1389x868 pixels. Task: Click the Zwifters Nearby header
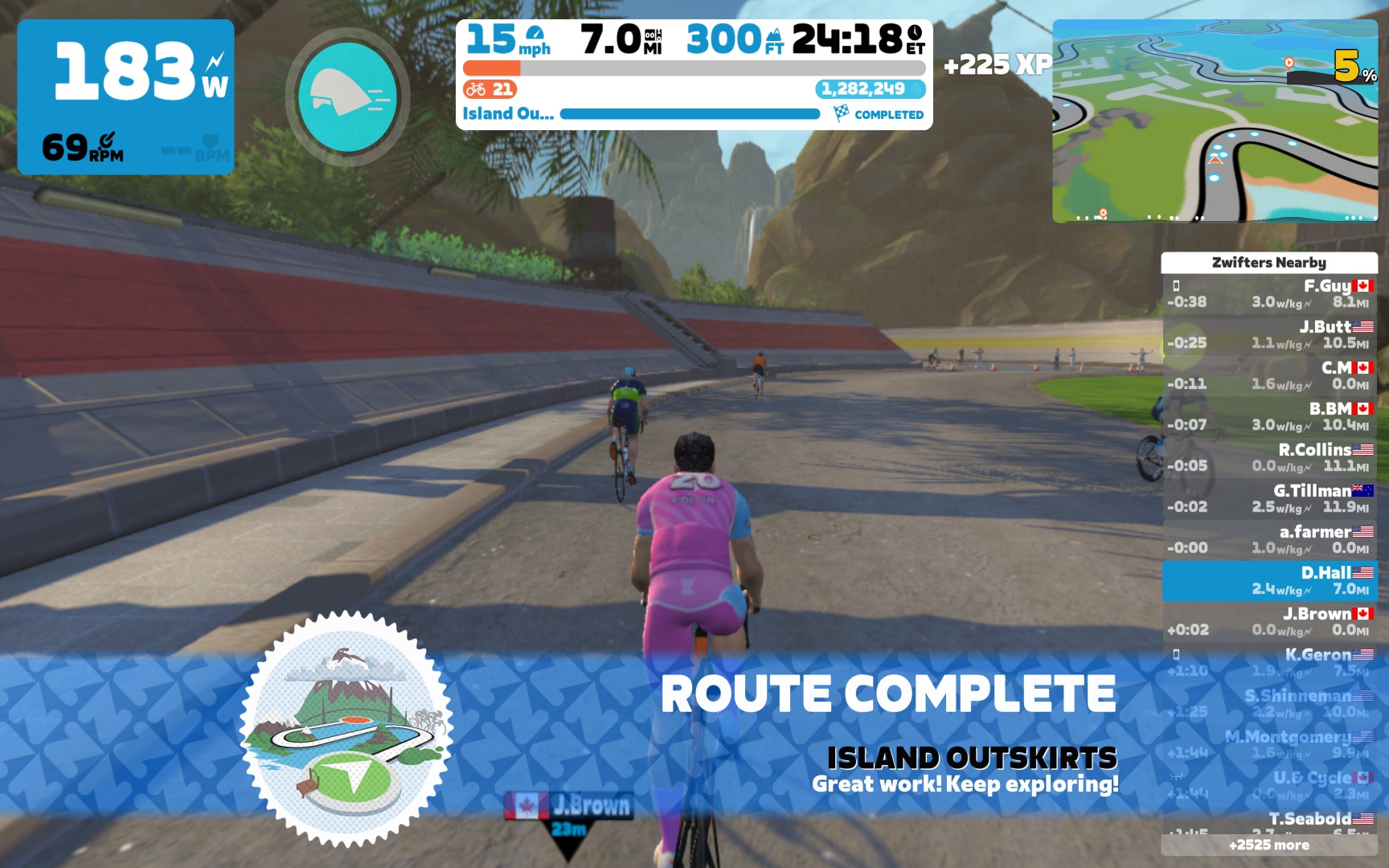(1268, 262)
